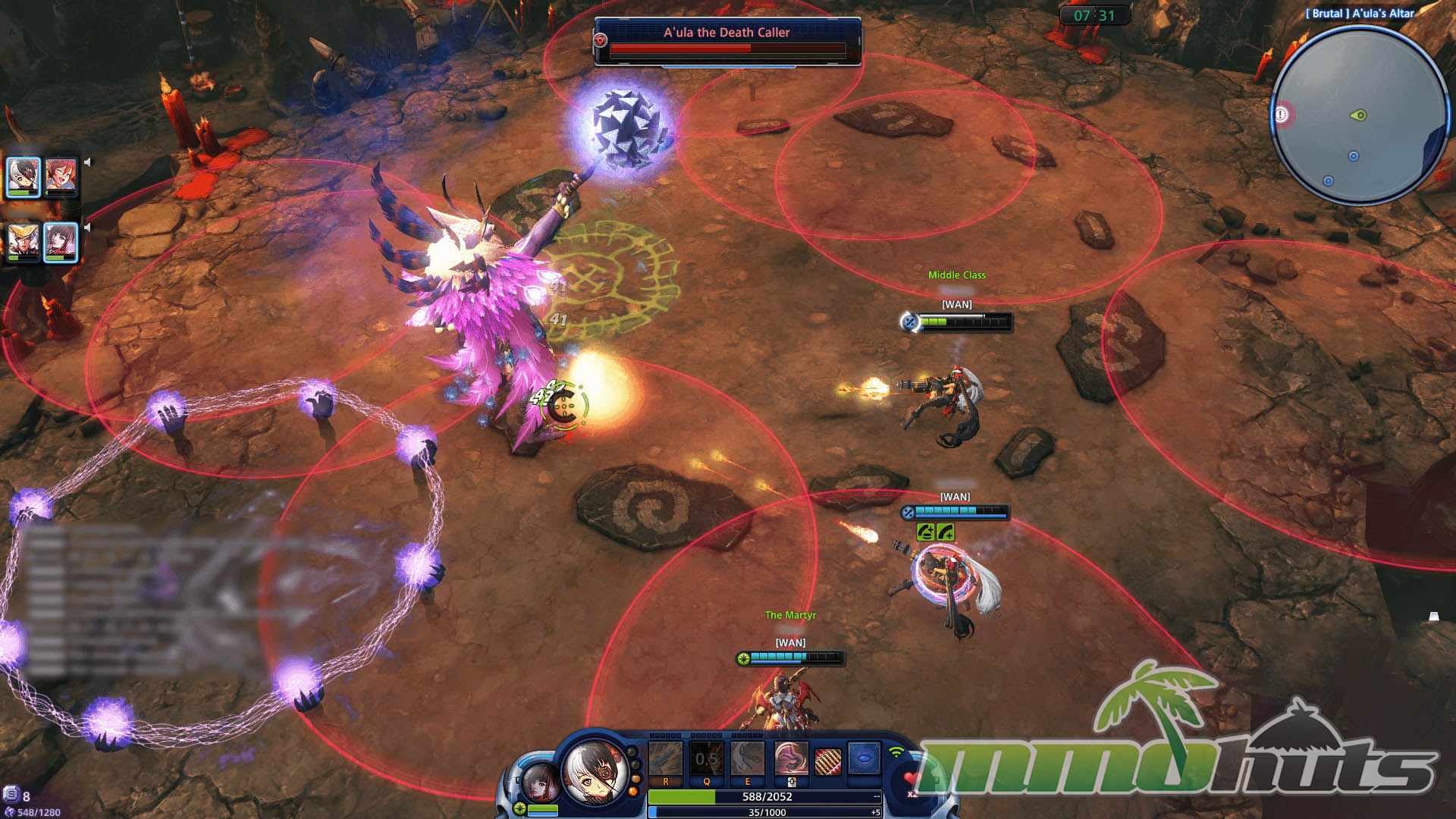Click the red exclamation marker on minimap

pos(1281,115)
